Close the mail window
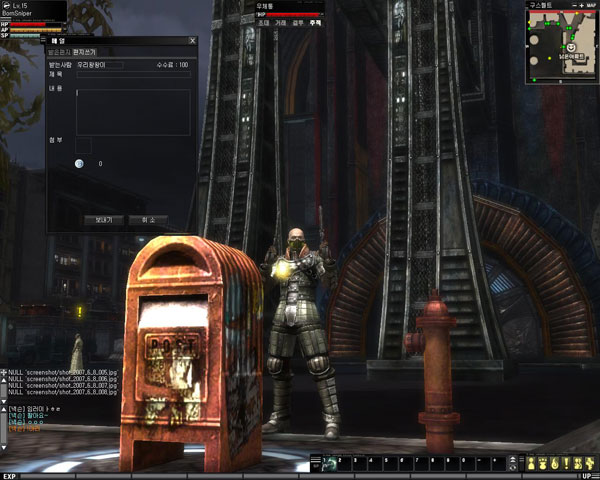The height and width of the screenshot is (480, 600). coord(193,41)
